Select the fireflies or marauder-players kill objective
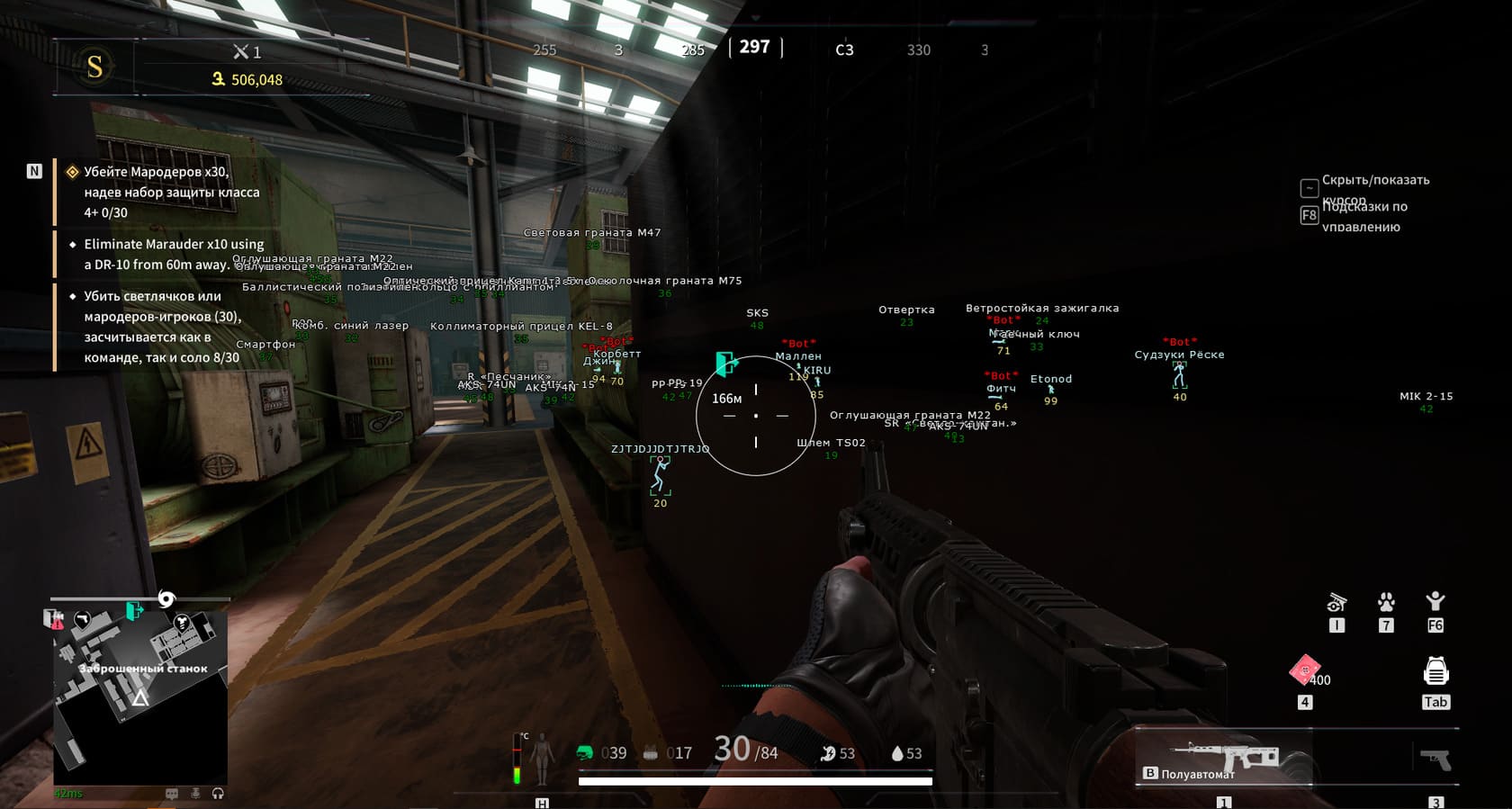The image size is (1512, 809). coord(162,326)
